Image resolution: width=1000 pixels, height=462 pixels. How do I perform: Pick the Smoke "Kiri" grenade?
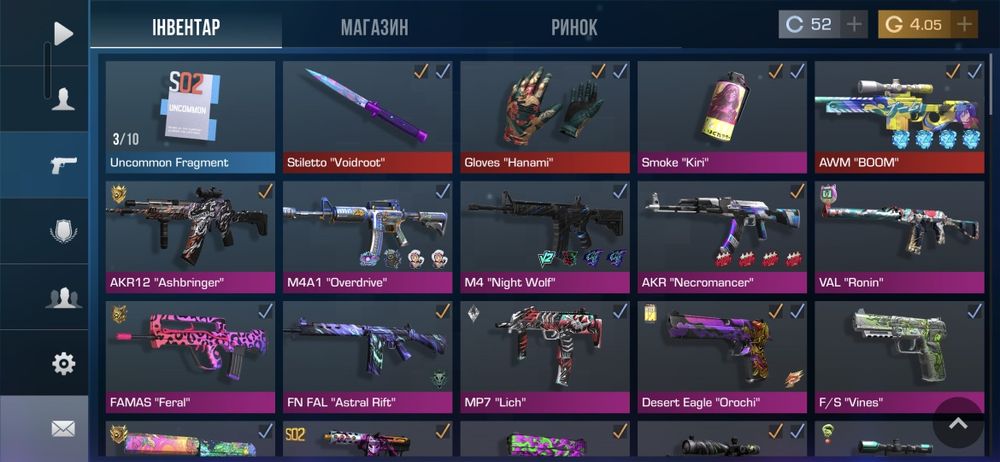[722, 117]
